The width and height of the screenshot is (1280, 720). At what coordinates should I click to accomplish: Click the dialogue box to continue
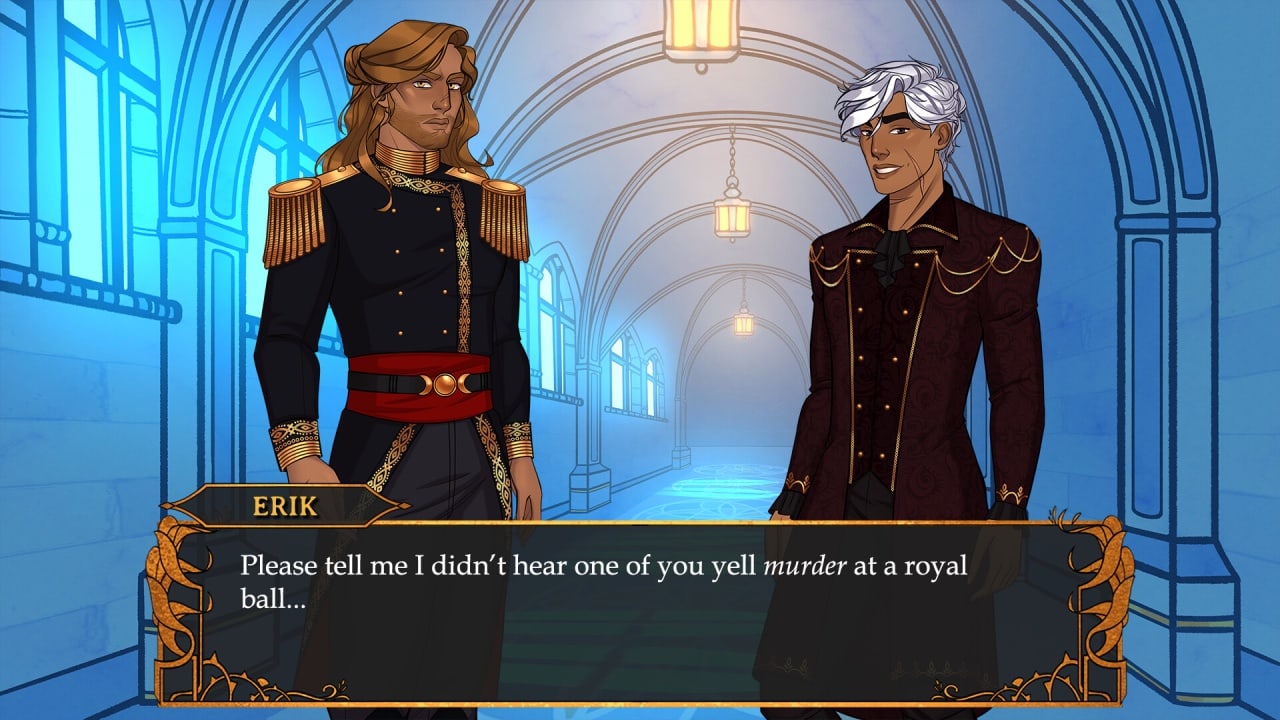coord(640,610)
